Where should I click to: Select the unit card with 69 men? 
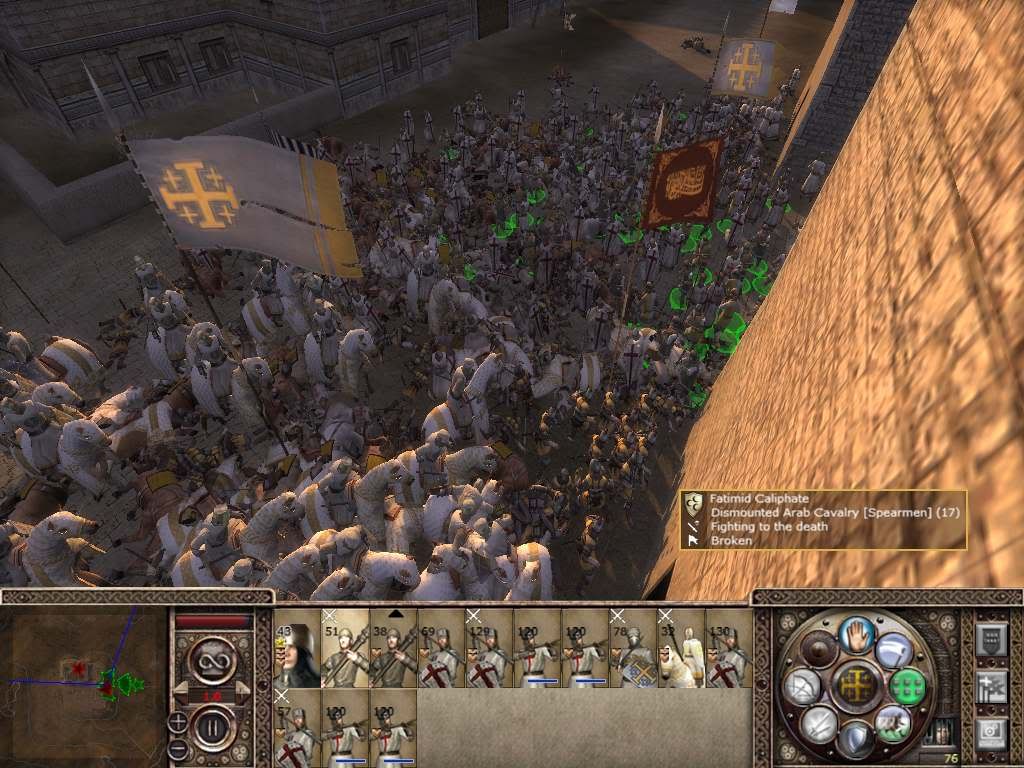pyautogui.click(x=441, y=648)
